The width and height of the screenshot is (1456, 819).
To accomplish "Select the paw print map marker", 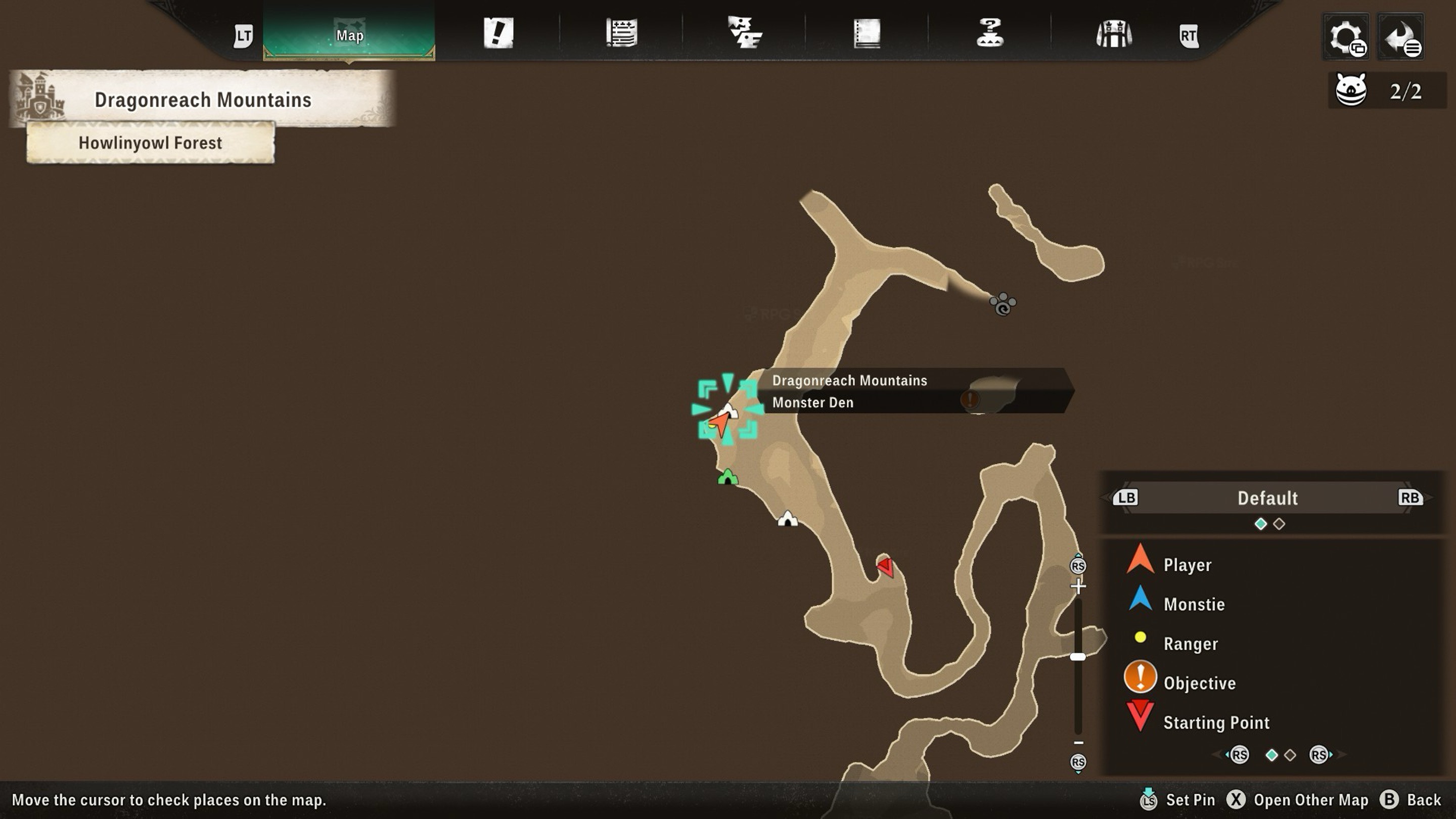I will point(1003,304).
